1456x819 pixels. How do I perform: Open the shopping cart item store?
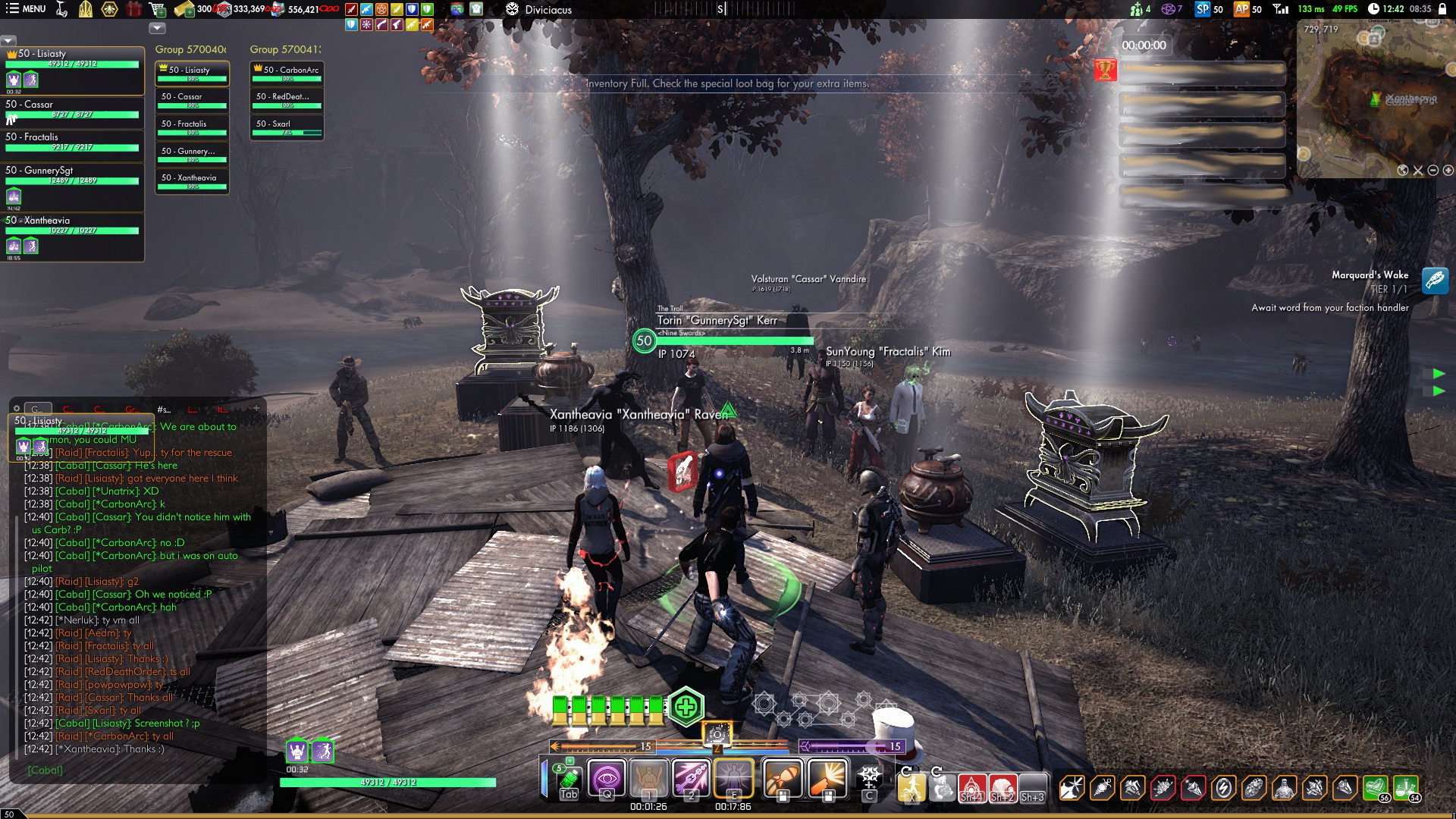(158, 9)
